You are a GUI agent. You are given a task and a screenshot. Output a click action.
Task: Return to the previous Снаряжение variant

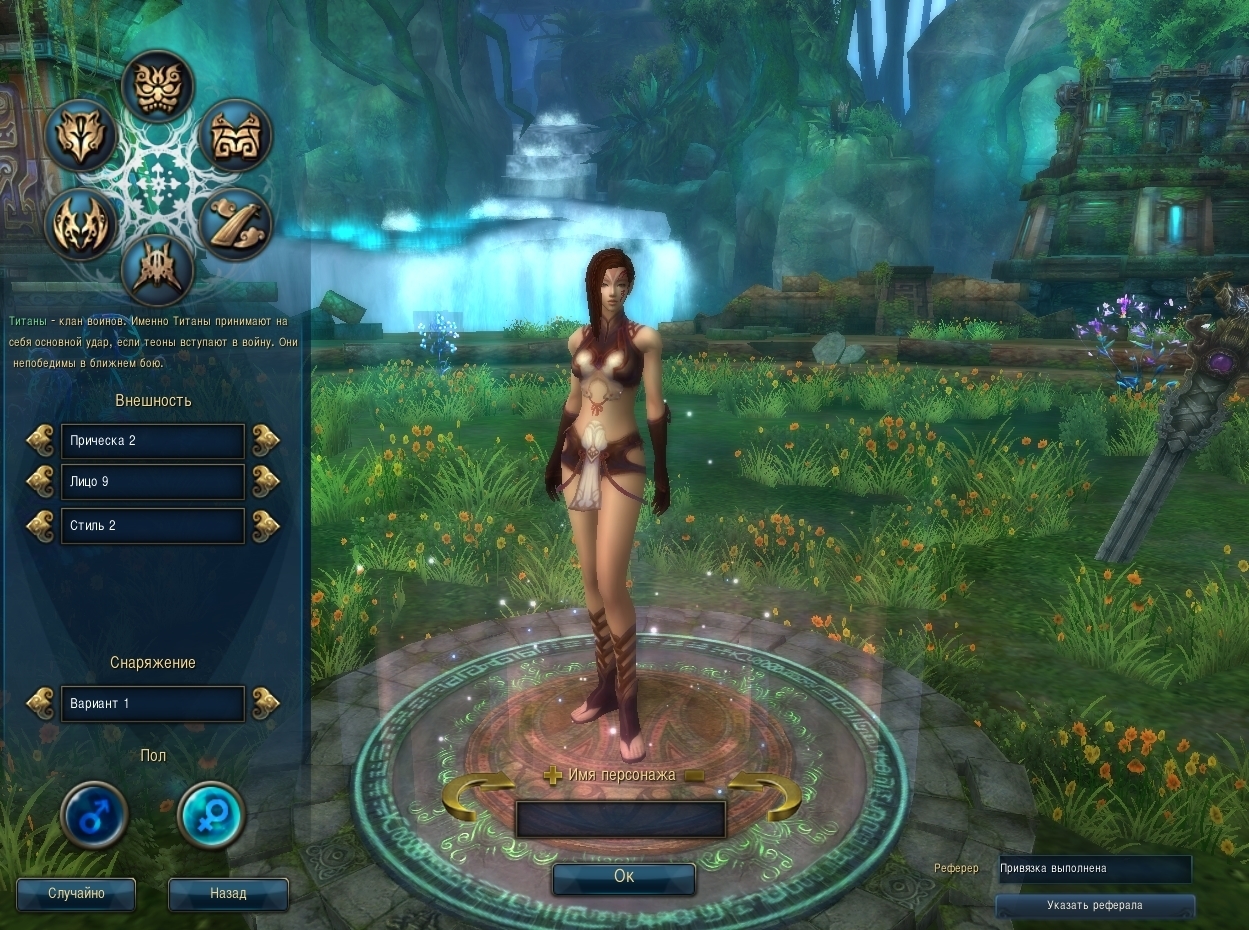pyautogui.click(x=40, y=703)
